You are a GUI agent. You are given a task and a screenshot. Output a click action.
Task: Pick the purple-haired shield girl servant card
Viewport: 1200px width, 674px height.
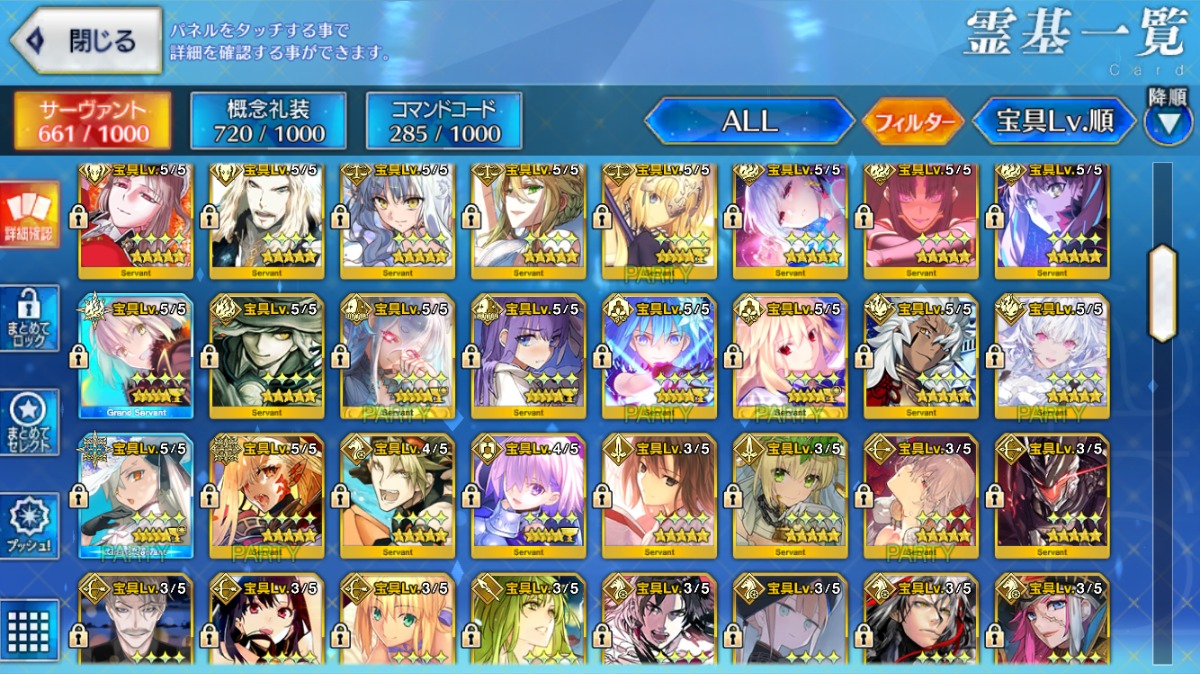[528, 496]
